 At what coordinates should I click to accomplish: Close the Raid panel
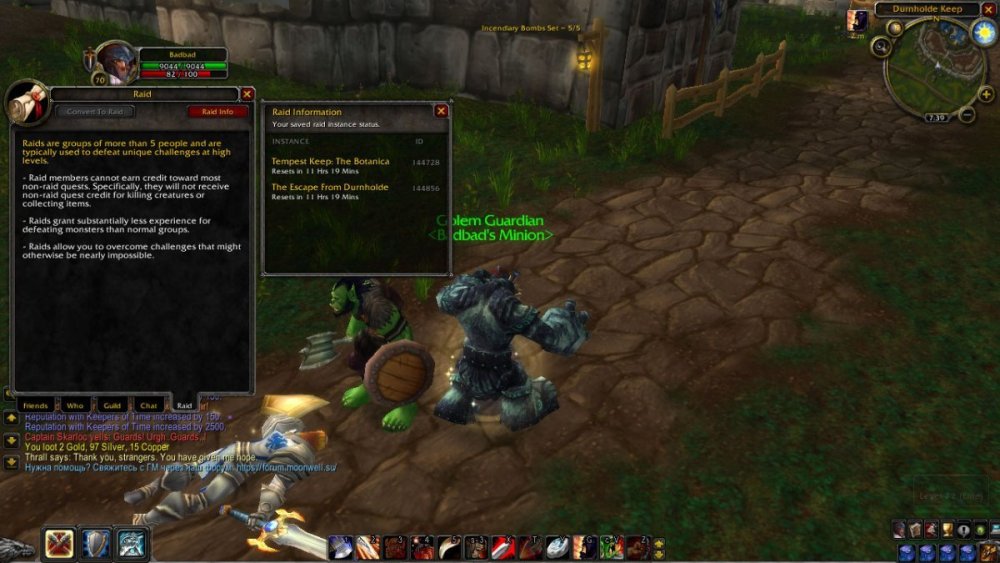pos(247,94)
